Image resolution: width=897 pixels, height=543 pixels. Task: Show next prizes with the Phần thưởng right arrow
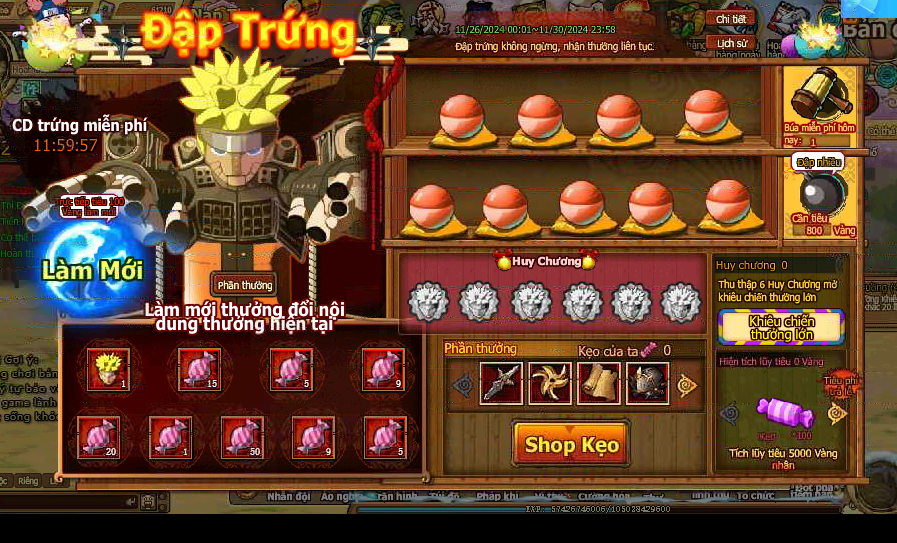pyautogui.click(x=687, y=385)
